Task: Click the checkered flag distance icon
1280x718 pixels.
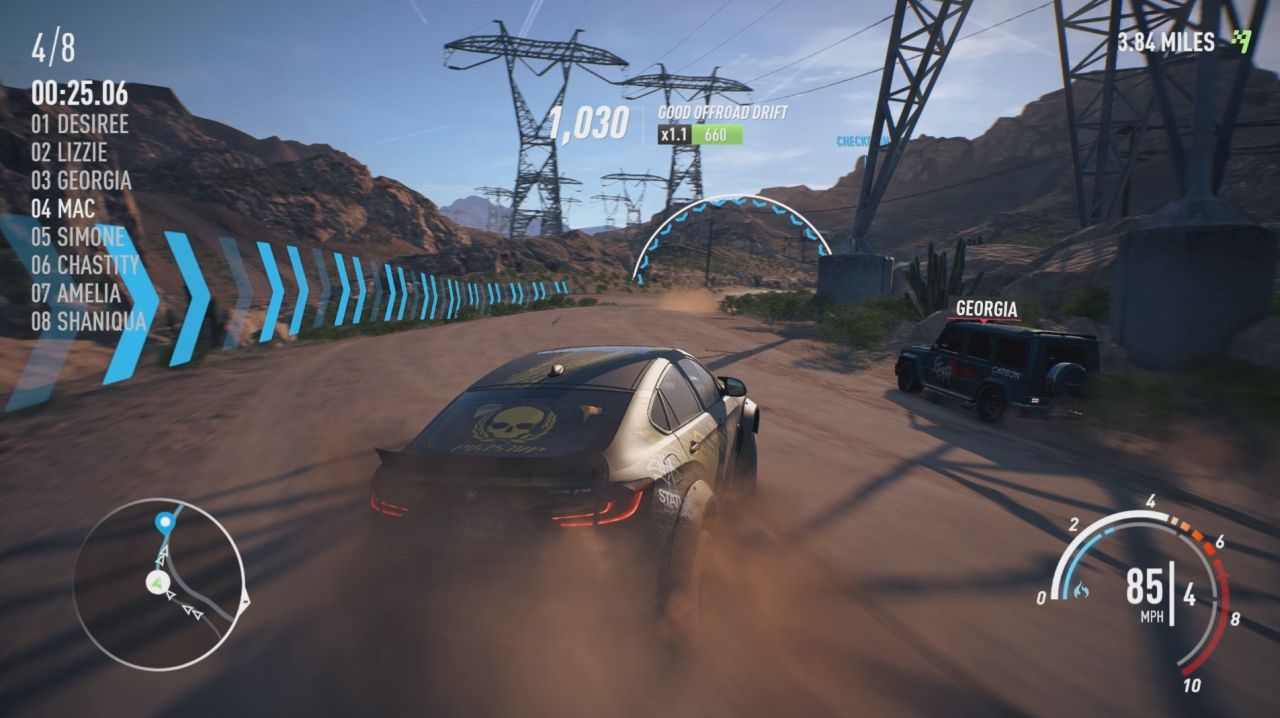Action: coord(1242,41)
